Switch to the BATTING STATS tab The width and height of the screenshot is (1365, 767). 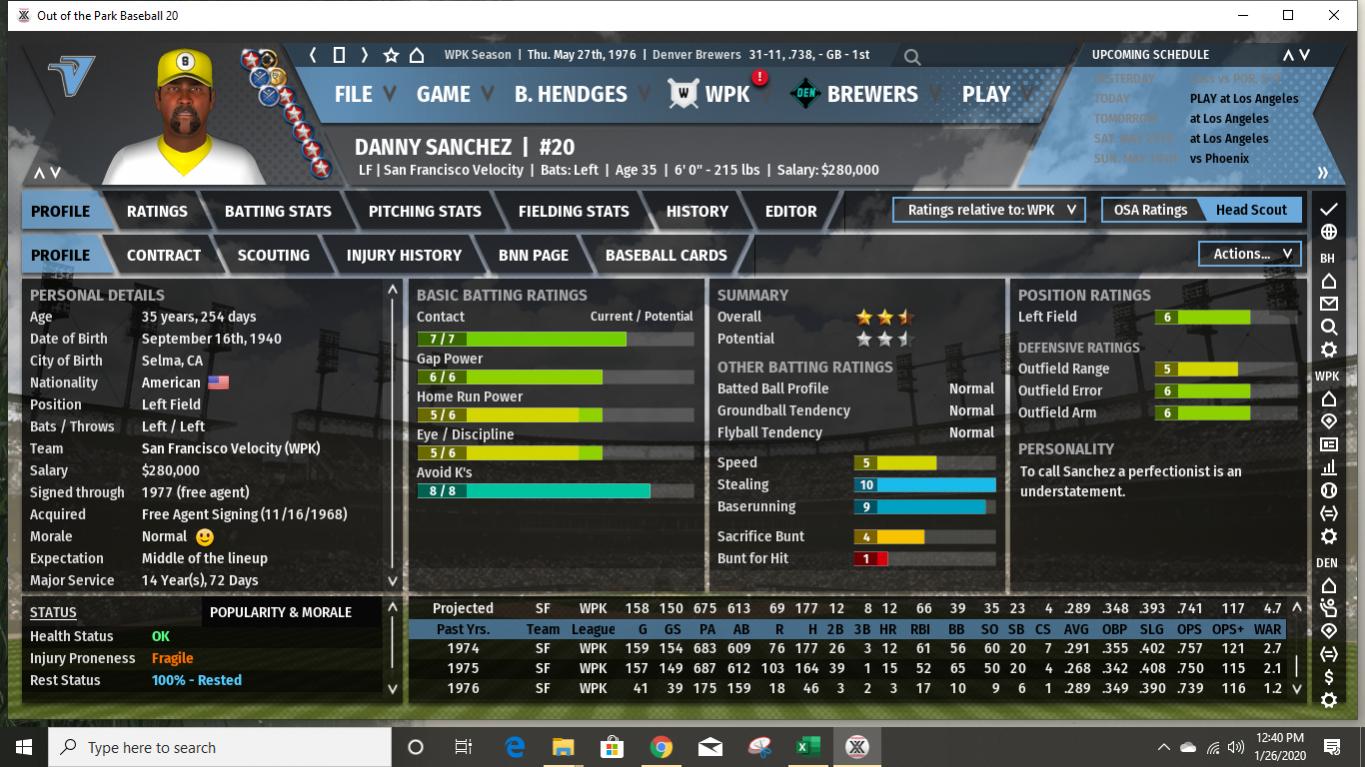[277, 211]
